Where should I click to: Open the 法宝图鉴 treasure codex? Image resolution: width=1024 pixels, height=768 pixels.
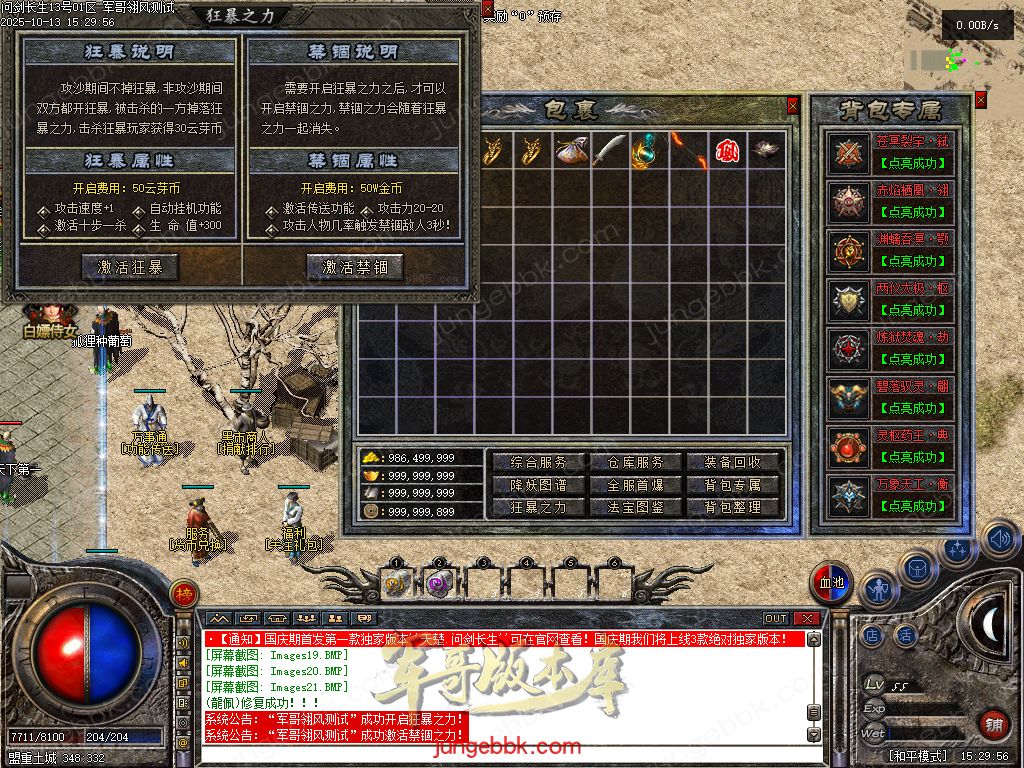pyautogui.click(x=635, y=507)
